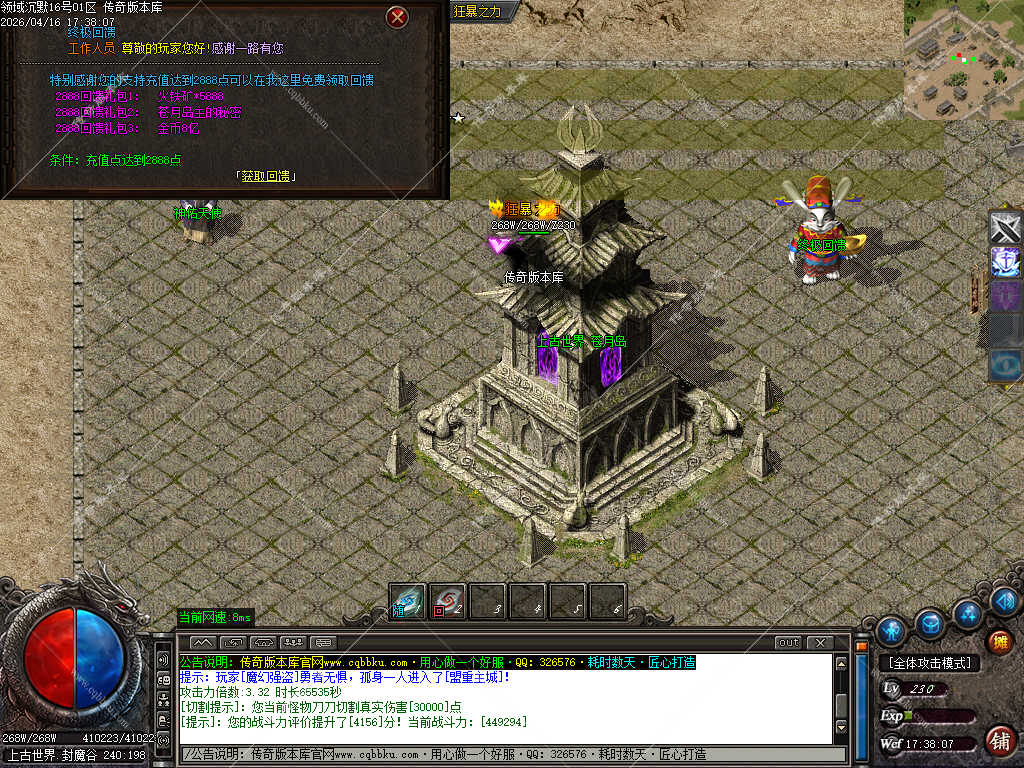
Task: Click the town minimap
Action: click(x=963, y=59)
